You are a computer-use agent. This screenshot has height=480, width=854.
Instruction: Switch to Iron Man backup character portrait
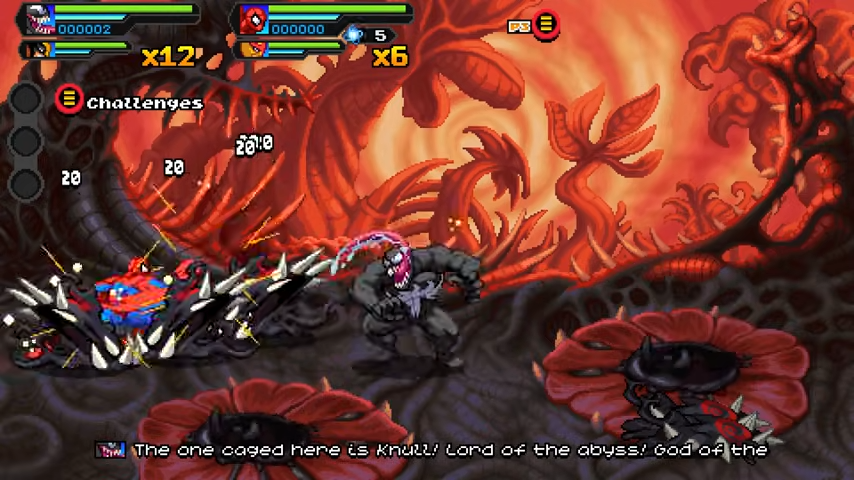[254, 48]
